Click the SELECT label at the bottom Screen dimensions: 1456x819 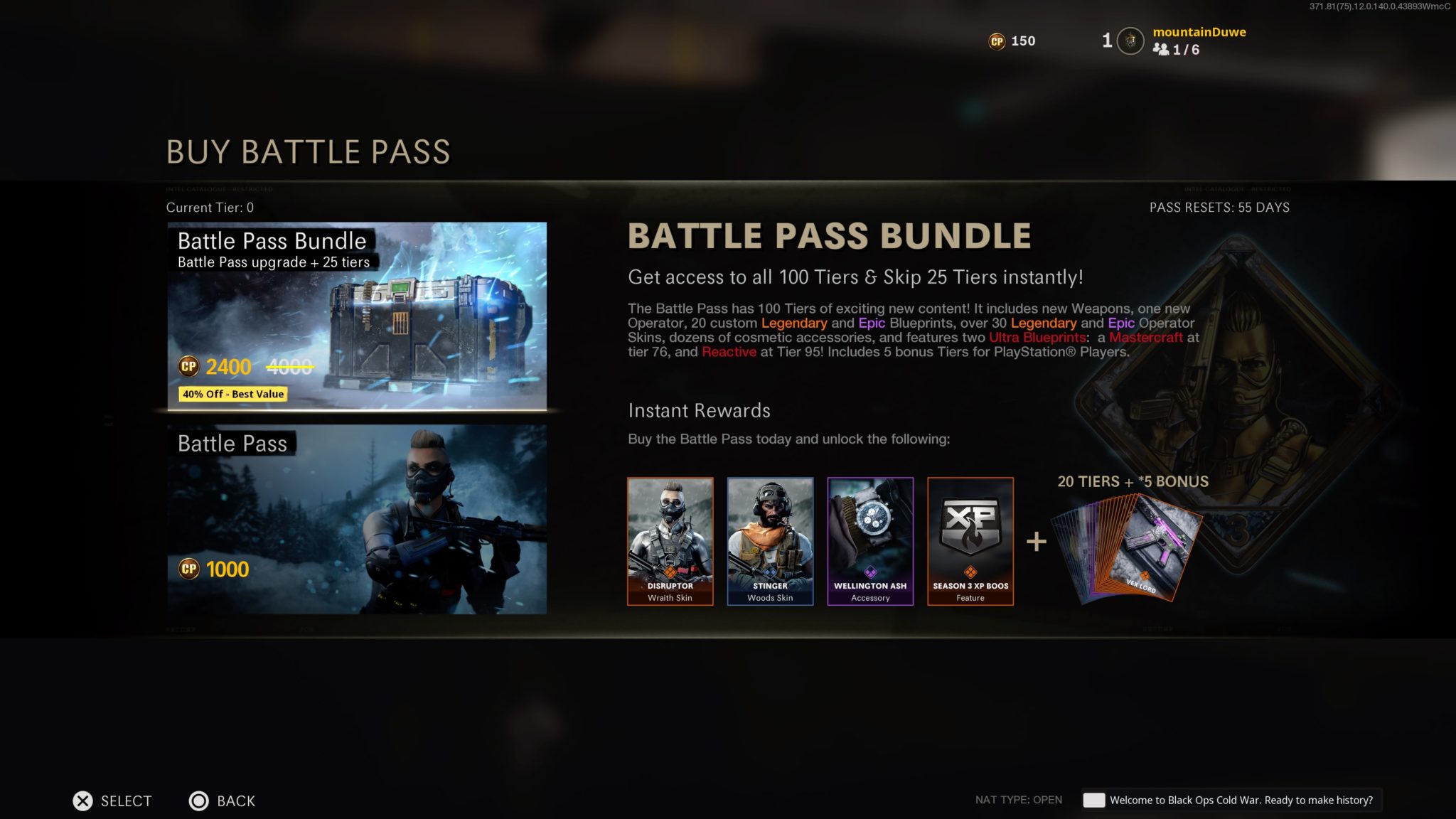tap(127, 801)
